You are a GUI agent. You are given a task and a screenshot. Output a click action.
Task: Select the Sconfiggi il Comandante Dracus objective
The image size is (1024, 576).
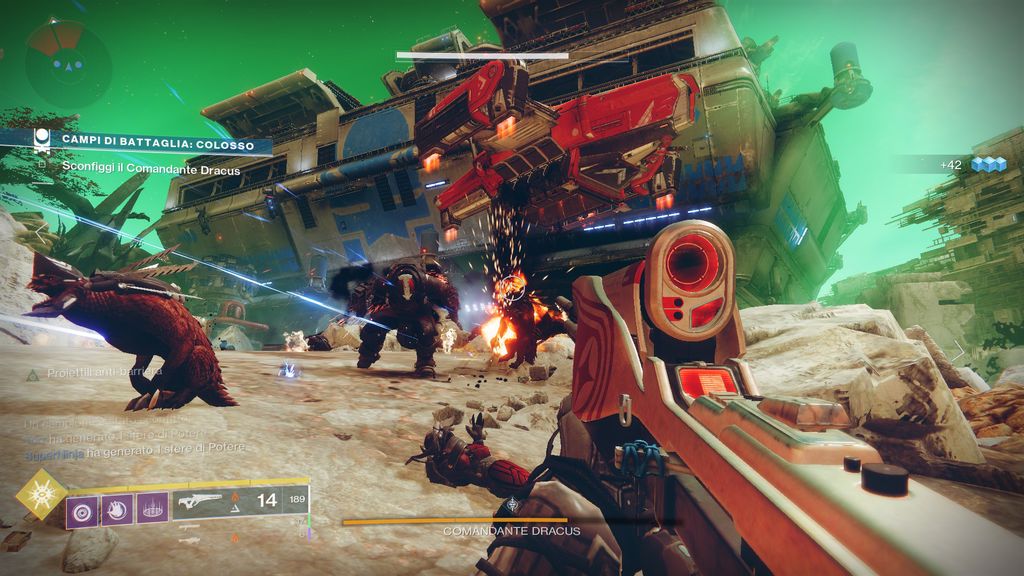pyautogui.click(x=150, y=168)
